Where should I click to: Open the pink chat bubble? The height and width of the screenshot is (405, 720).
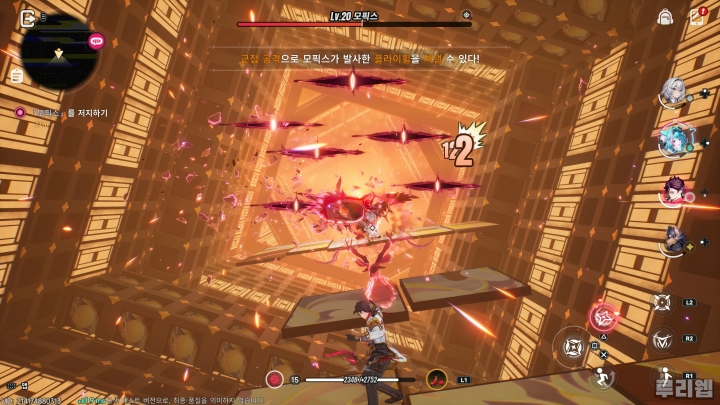(97, 41)
